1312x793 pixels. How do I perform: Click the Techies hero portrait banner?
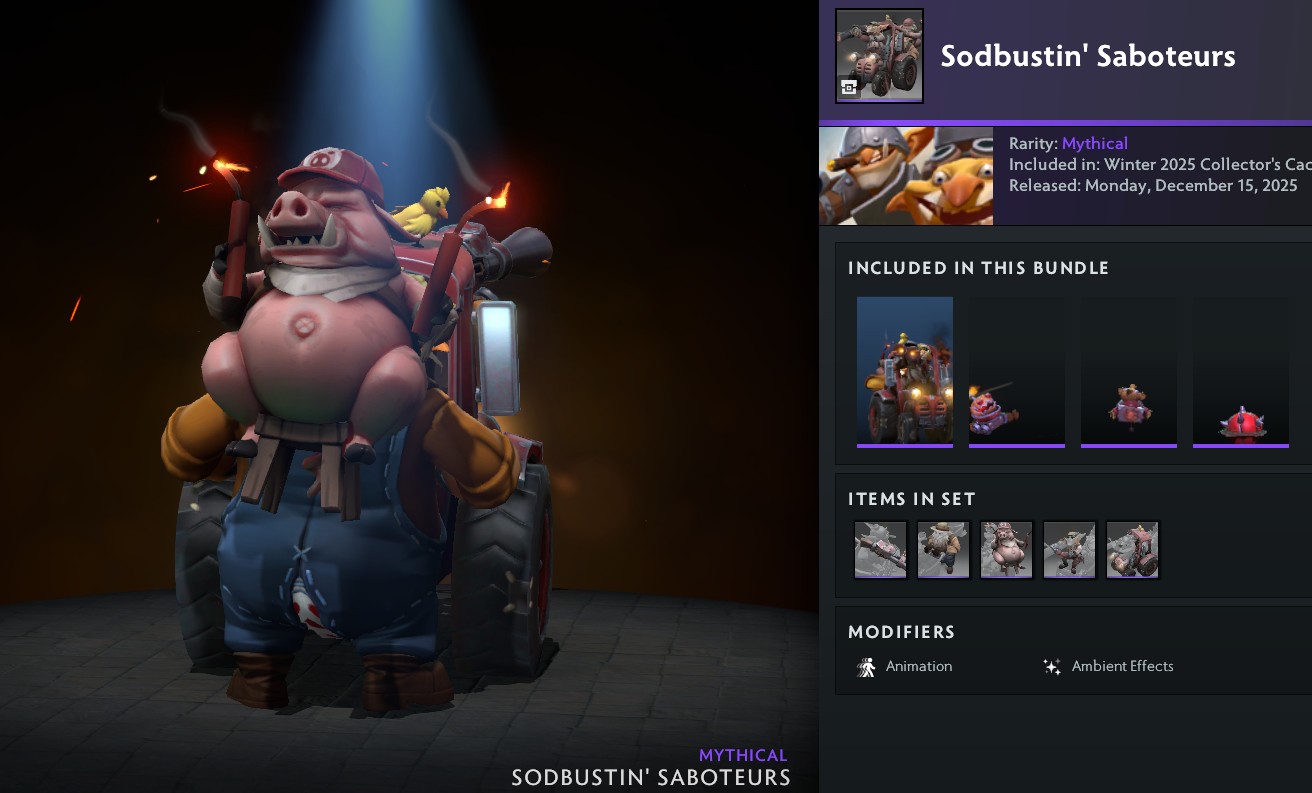pos(906,176)
